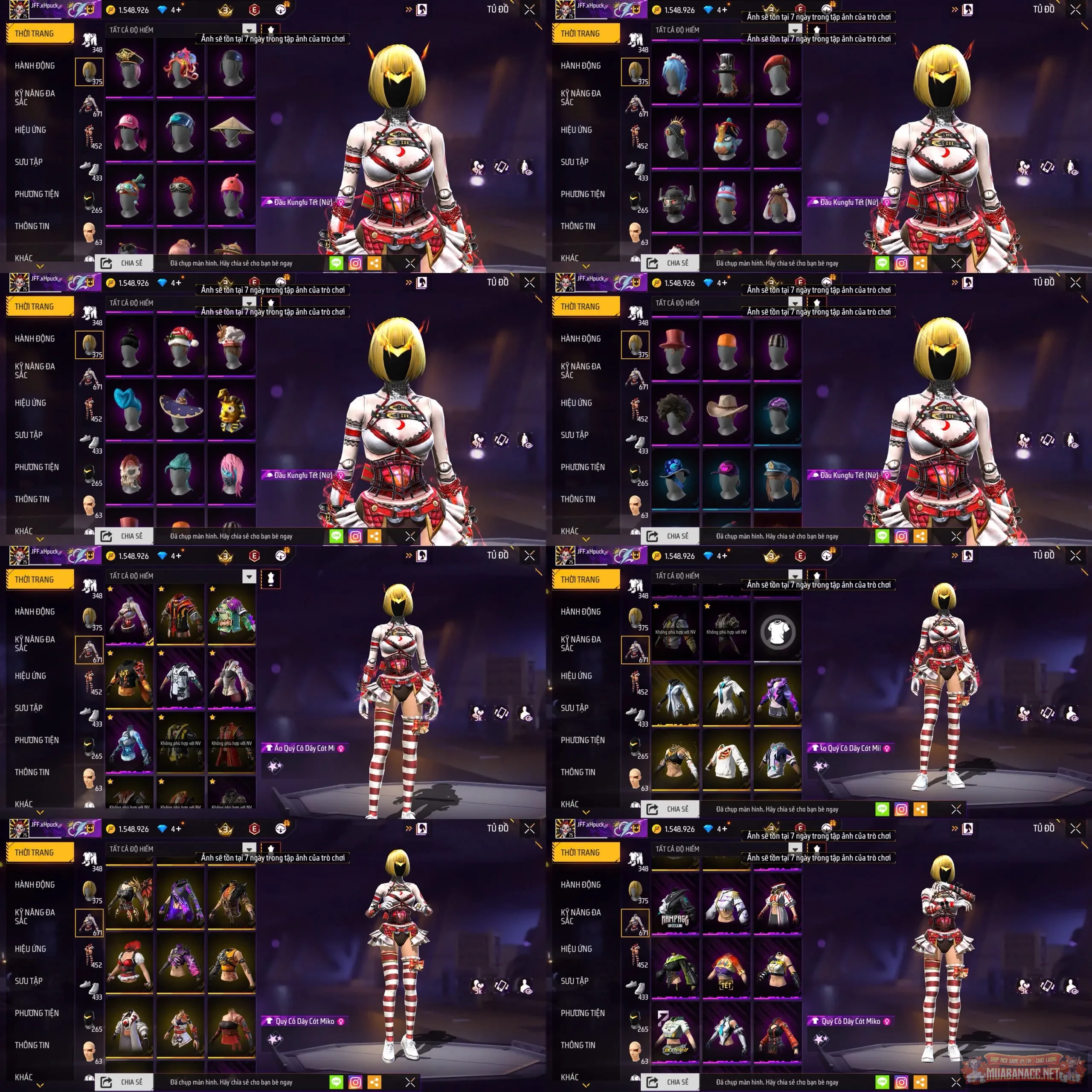Click the gold coin balance icon in the top bar
This screenshot has height=1092, width=1092.
(111, 10)
